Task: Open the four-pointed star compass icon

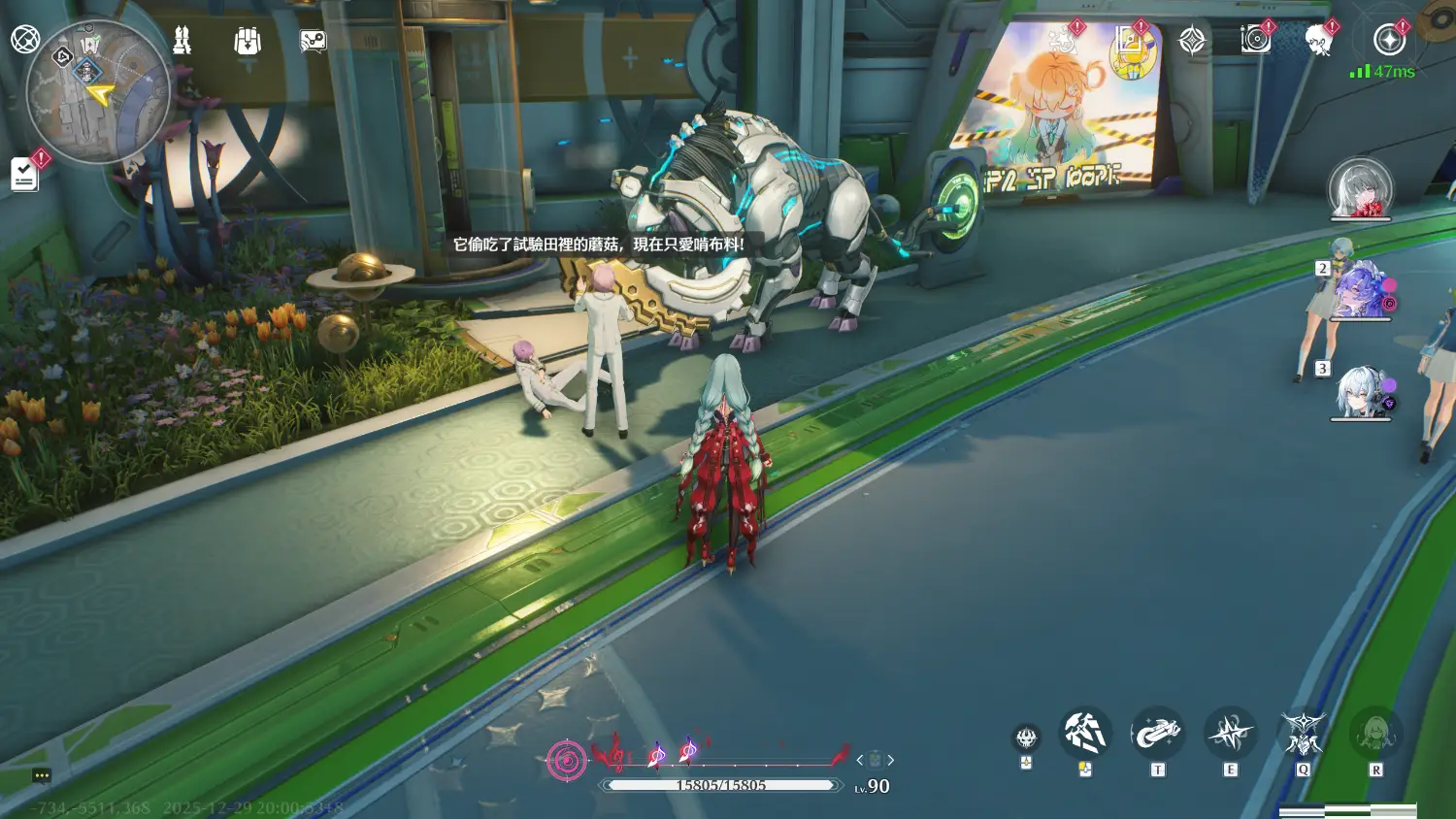Action: click(1192, 40)
